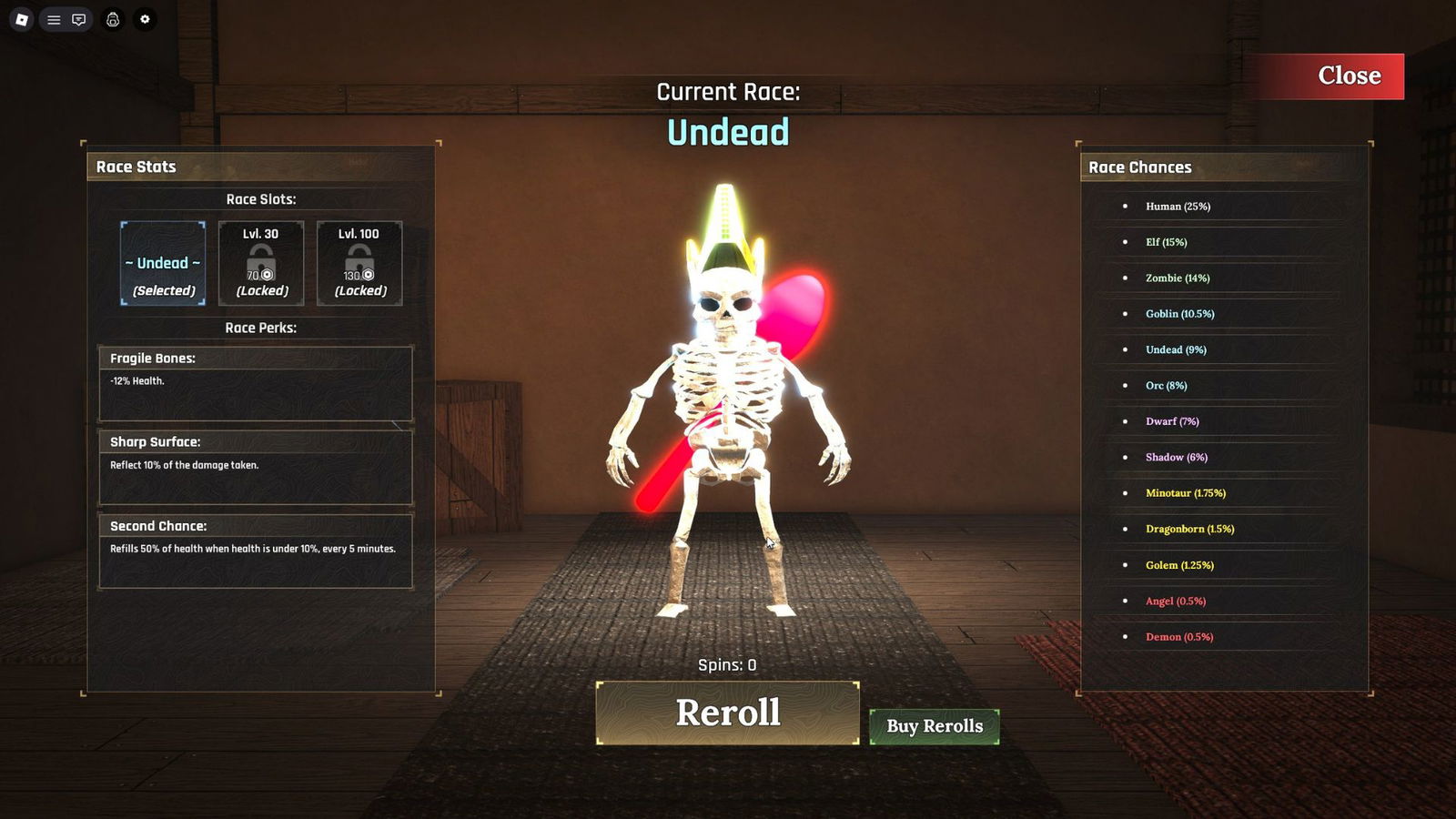The image size is (1456, 819).
Task: Click the hamburger list icon
Action: coord(54,19)
